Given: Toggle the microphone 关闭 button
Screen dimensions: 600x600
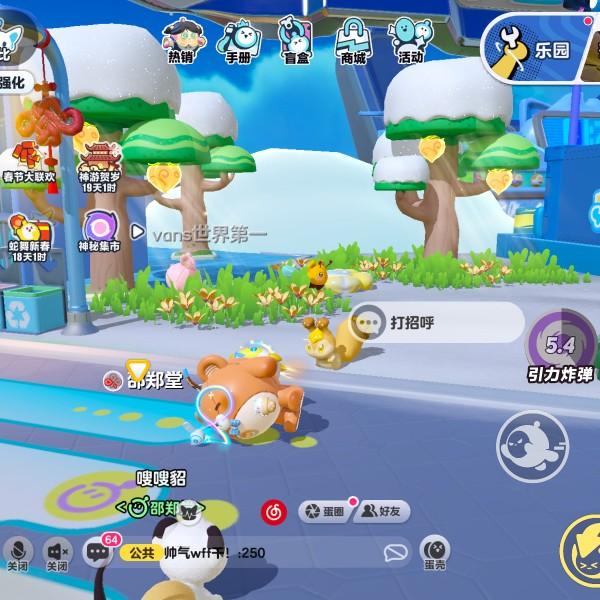Looking at the screenshot, I should 17,553.
